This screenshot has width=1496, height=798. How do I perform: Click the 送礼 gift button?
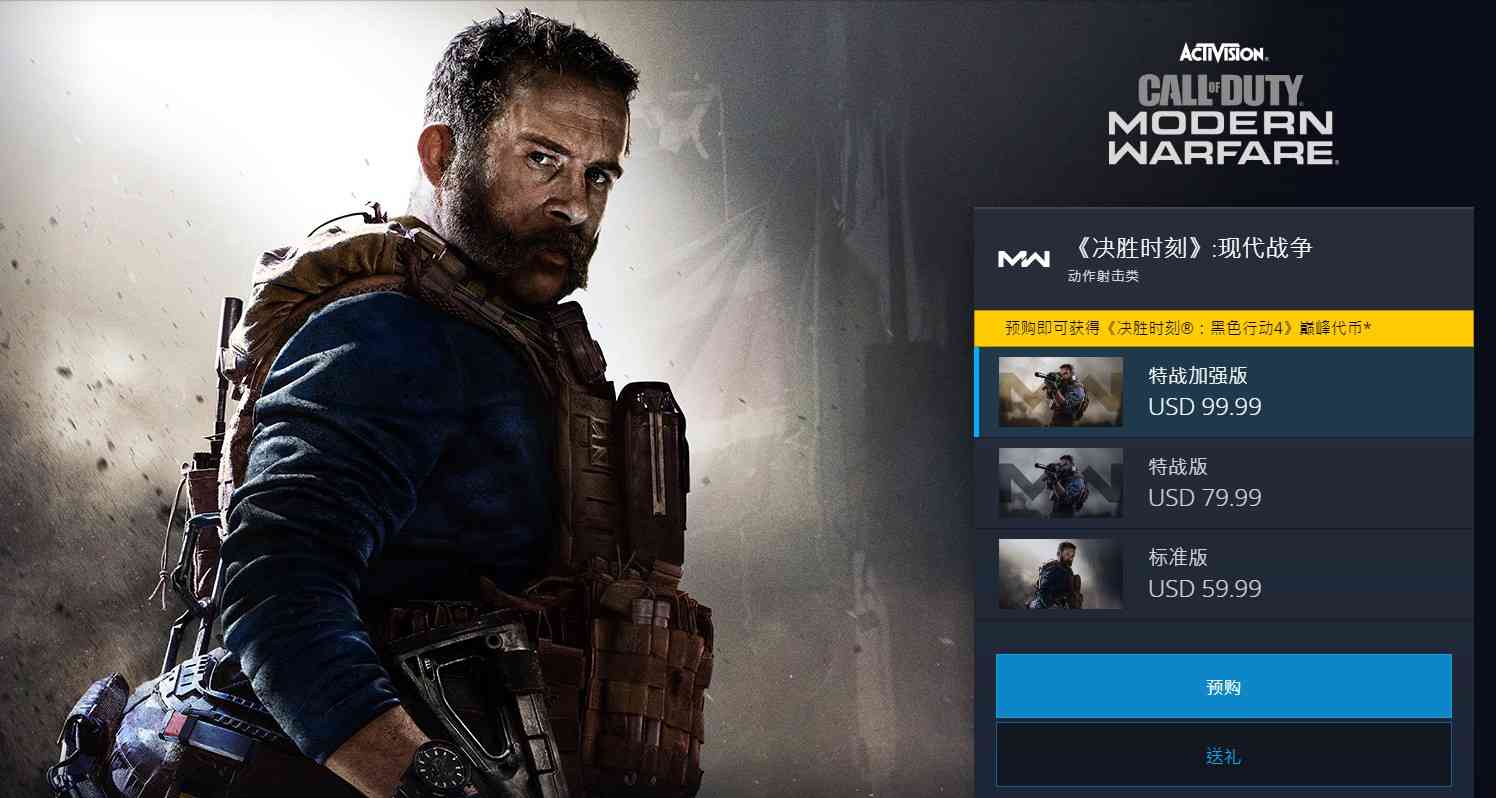click(x=1223, y=755)
